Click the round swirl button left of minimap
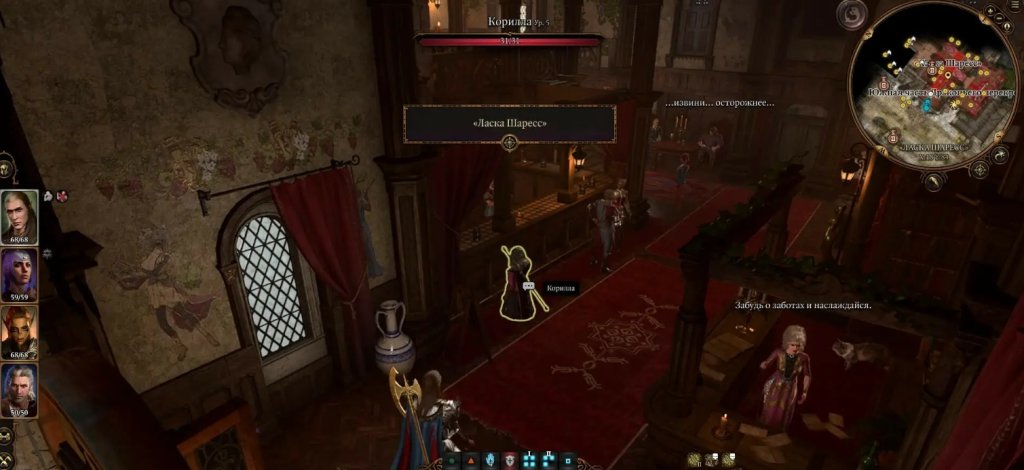 coord(852,14)
